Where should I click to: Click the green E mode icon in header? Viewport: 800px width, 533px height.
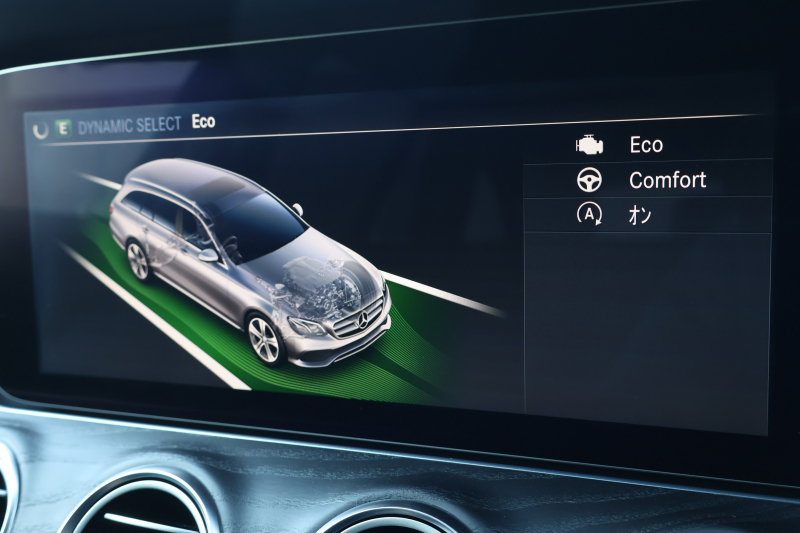[63, 127]
